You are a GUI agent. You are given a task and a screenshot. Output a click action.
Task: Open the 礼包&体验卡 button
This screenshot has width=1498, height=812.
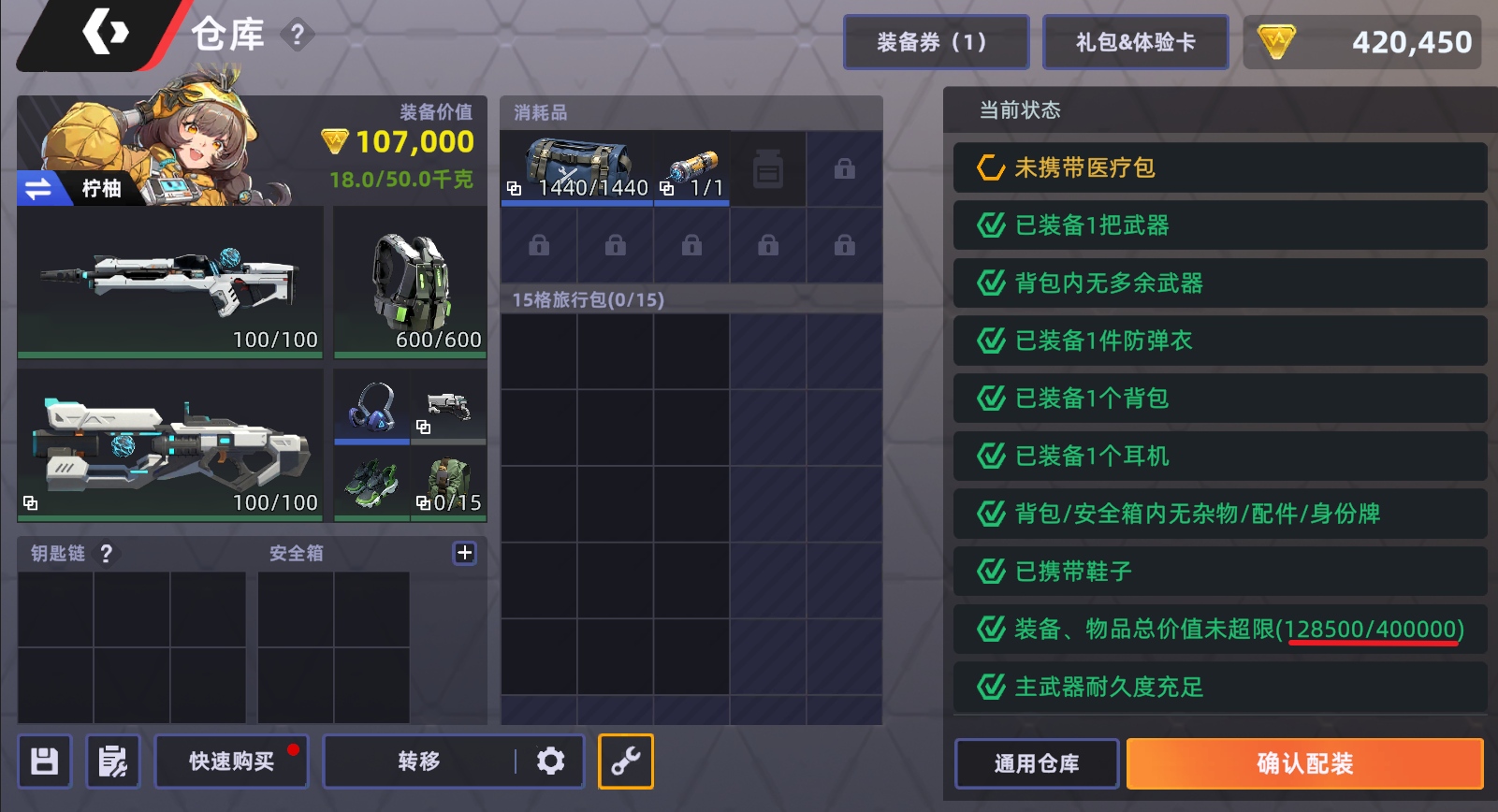tap(1135, 42)
